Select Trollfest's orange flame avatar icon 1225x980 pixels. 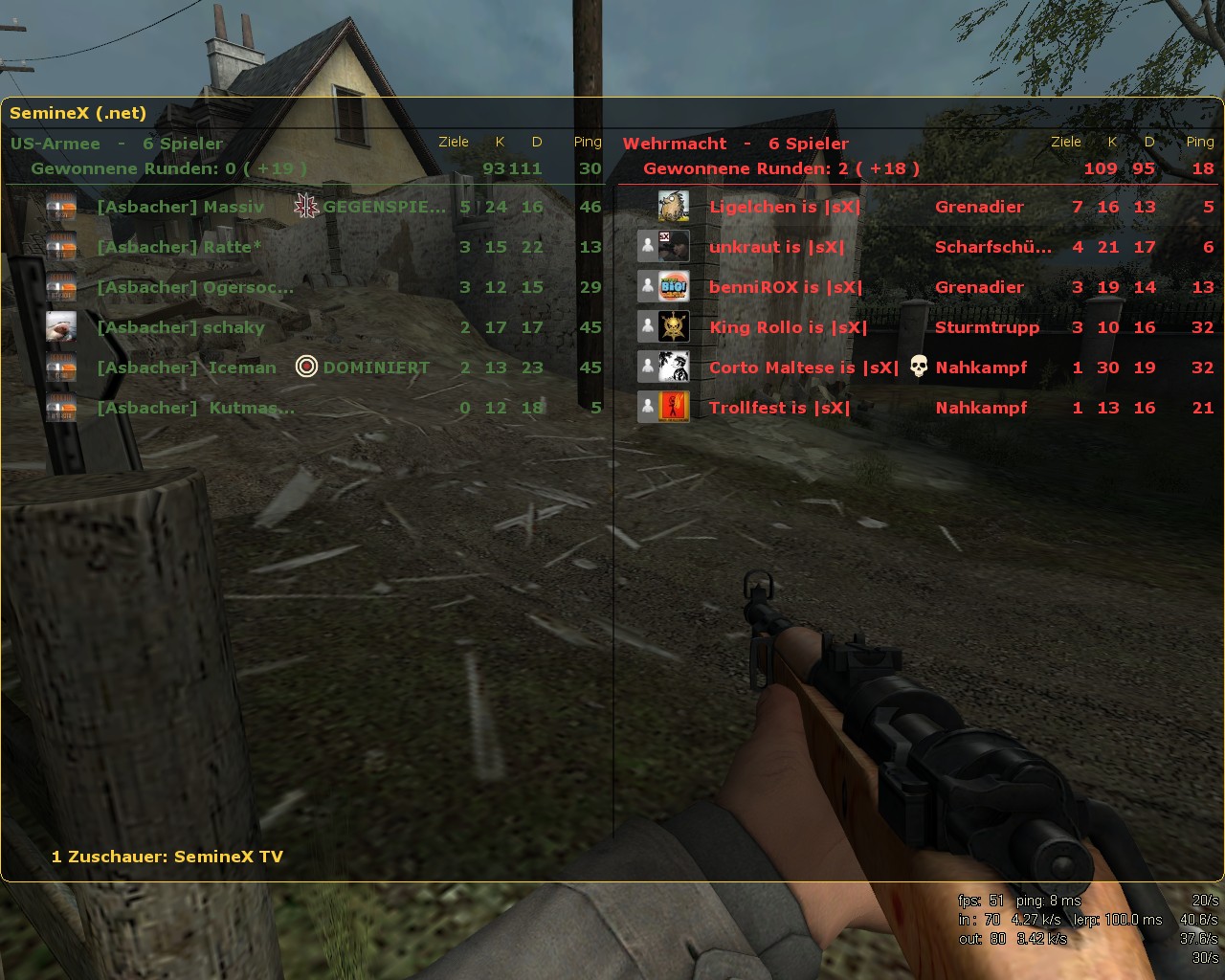pyautogui.click(x=674, y=407)
